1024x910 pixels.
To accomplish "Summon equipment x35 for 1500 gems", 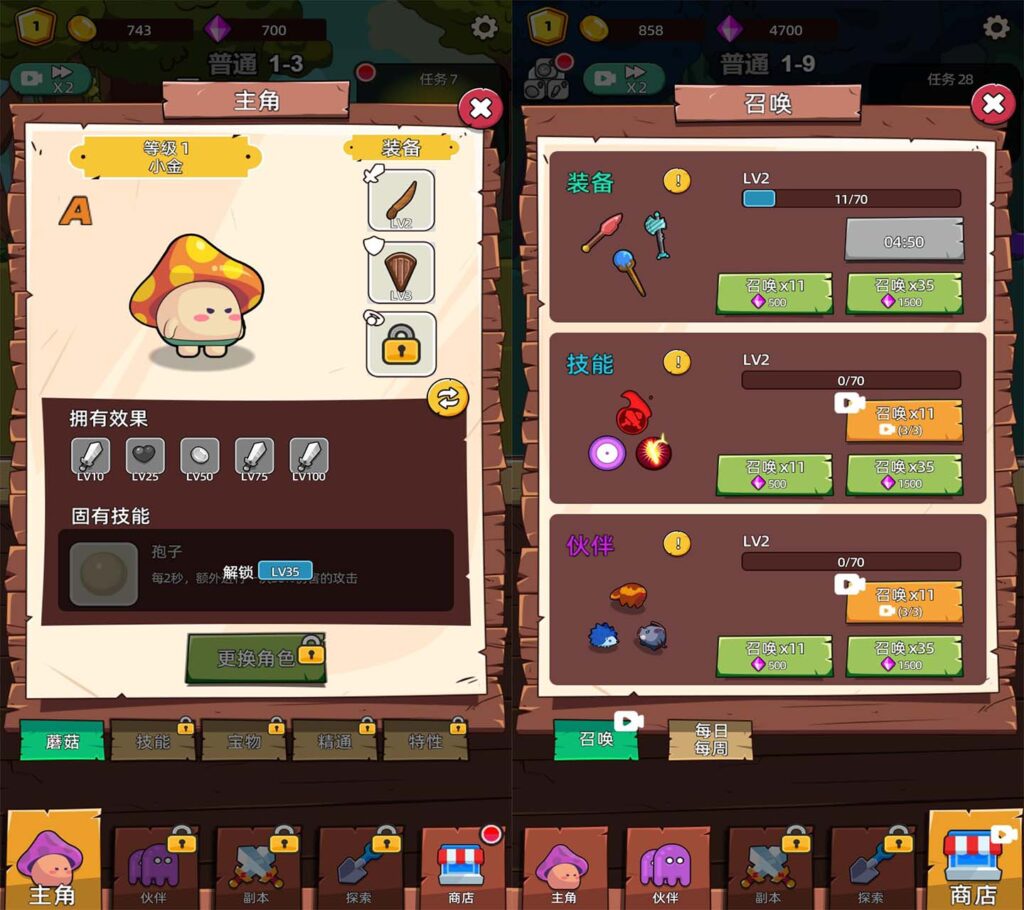I will click(904, 293).
